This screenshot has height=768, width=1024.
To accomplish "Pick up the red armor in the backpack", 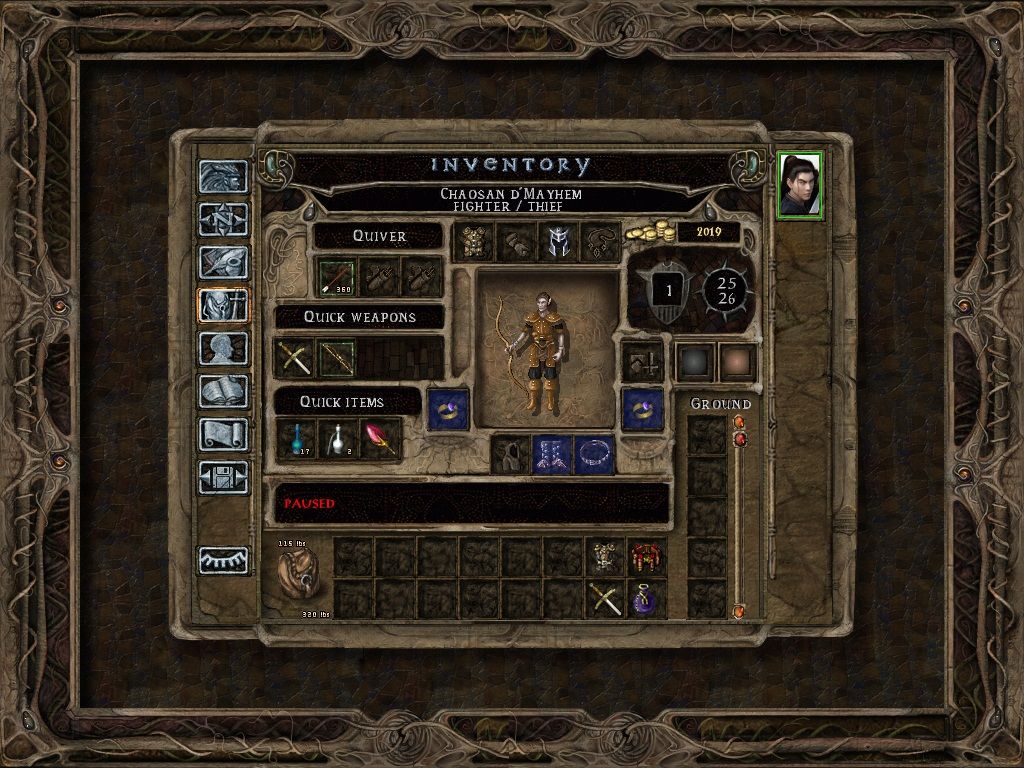I will [x=646, y=557].
